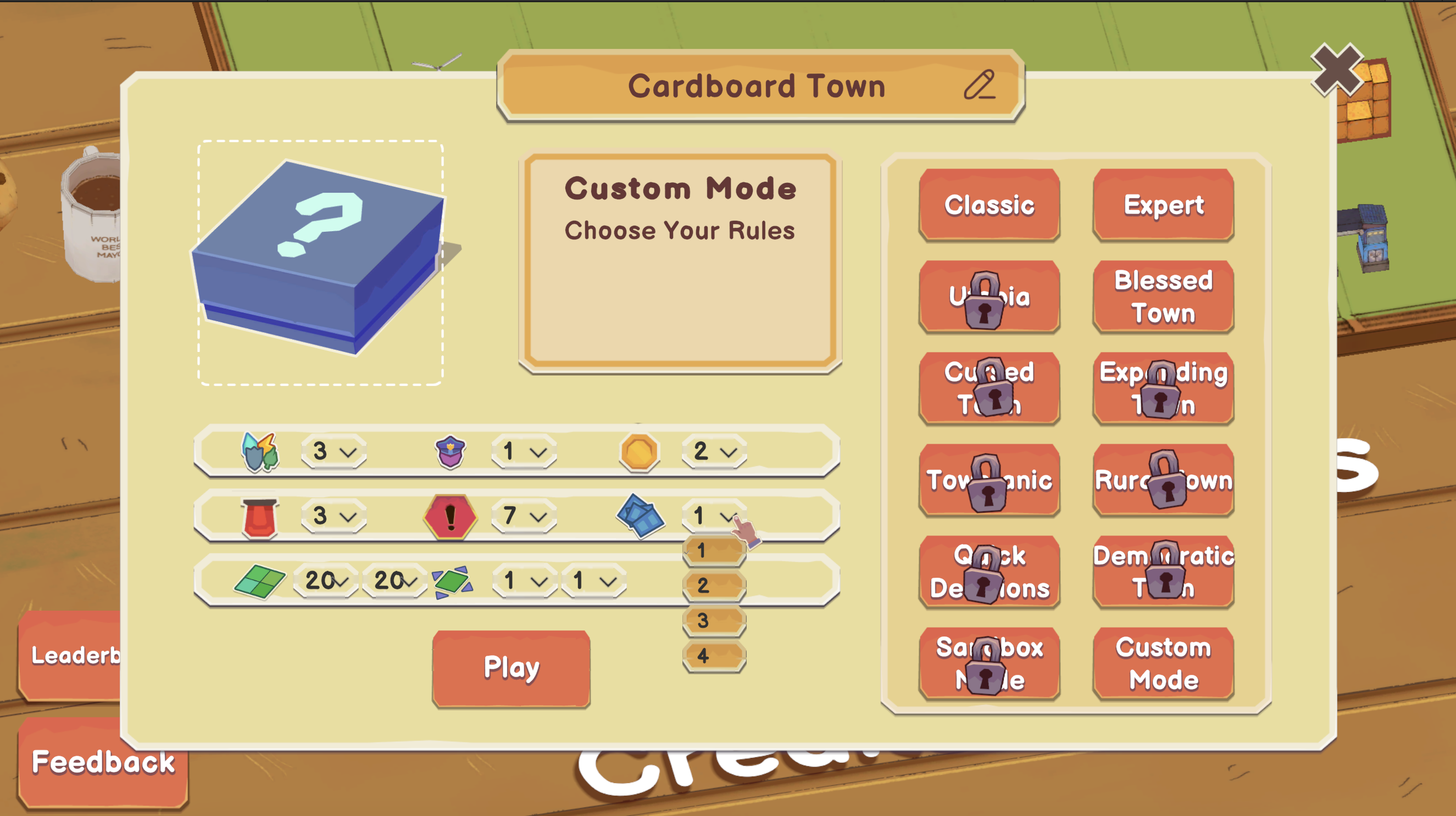This screenshot has width=1456, height=816.
Task: Open the dropdown beside the police badge
Action: (x=523, y=451)
